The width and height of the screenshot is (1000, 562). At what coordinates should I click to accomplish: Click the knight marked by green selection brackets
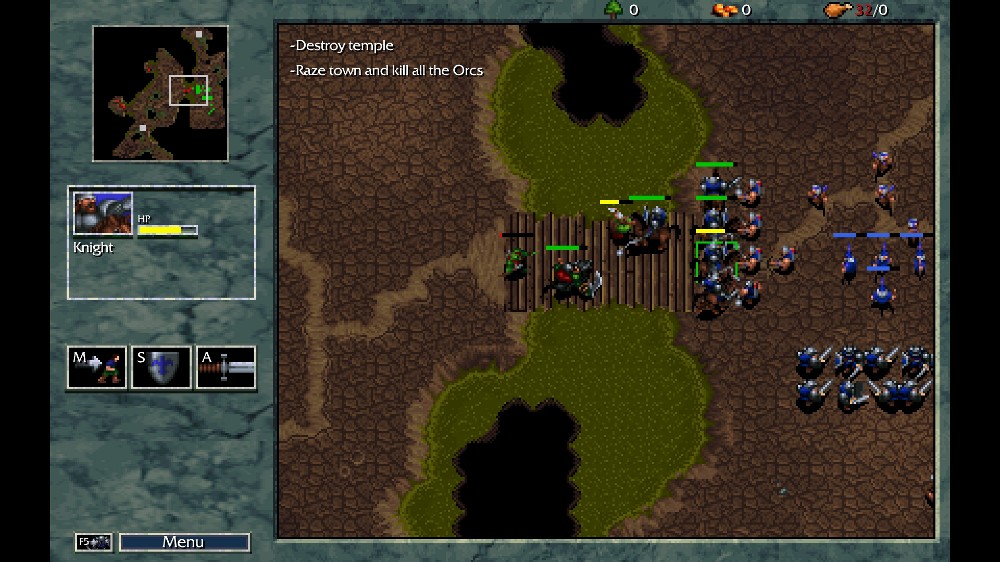coord(715,259)
